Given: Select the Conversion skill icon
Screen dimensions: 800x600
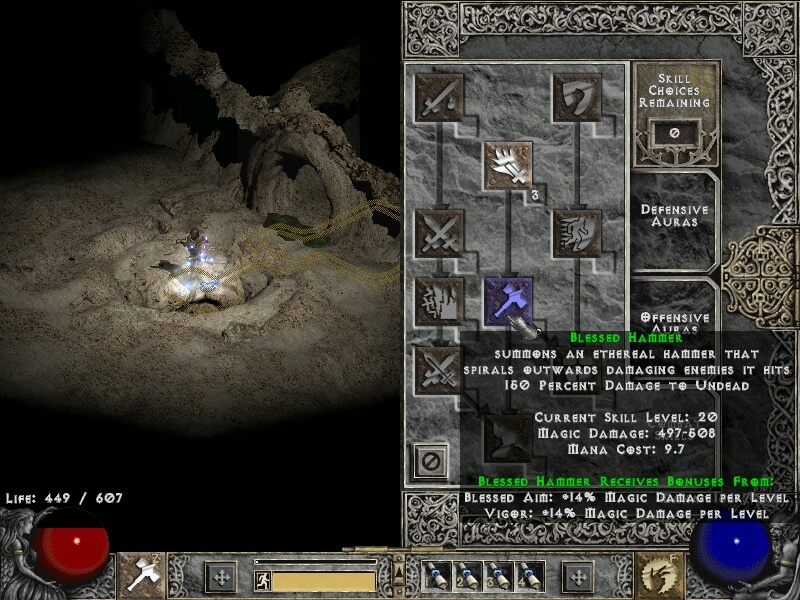Looking at the screenshot, I should 439,369.
